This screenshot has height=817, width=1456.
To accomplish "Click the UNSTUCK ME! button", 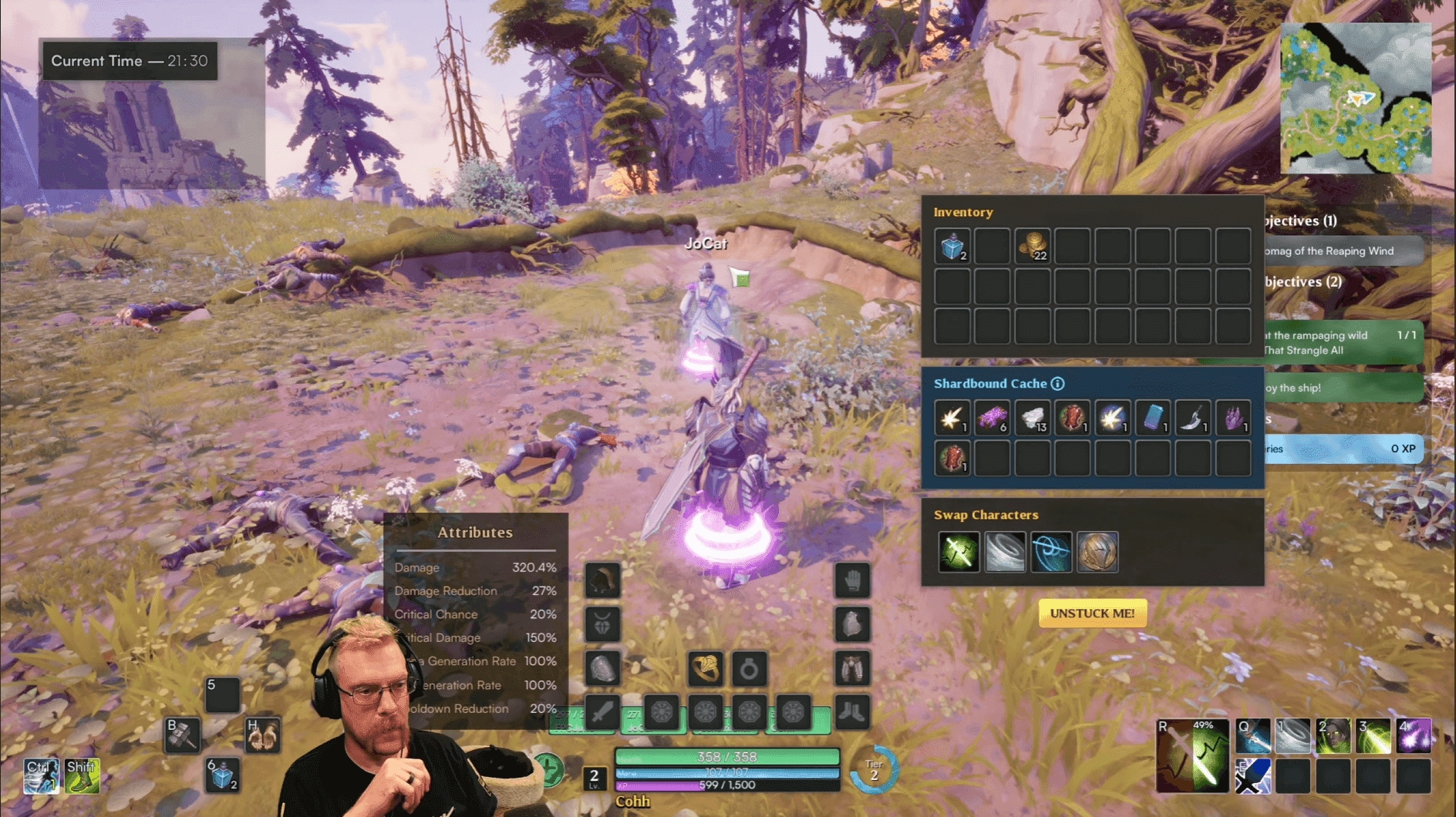I will 1092,614.
